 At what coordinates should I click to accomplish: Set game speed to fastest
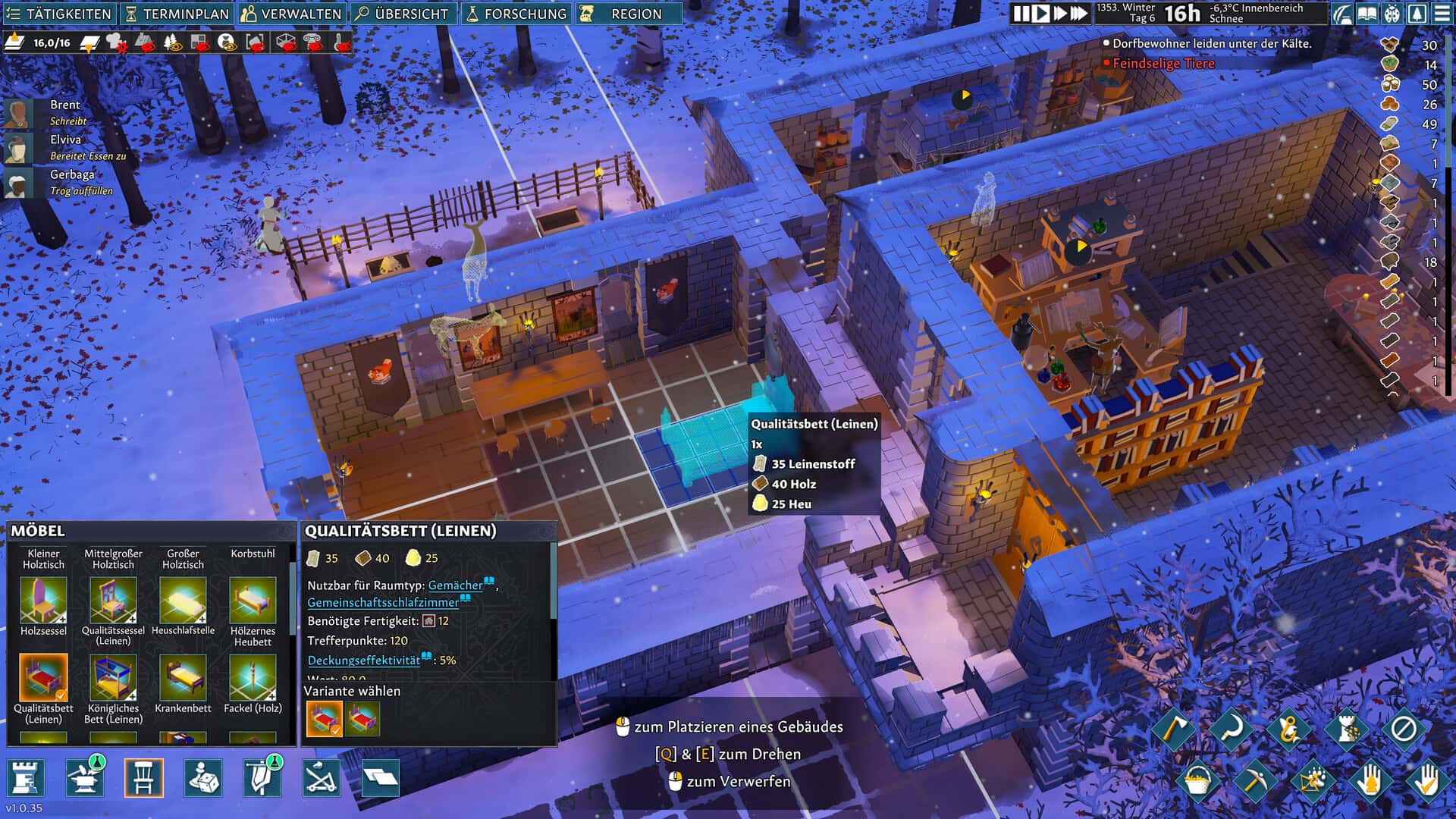[x=1078, y=14]
